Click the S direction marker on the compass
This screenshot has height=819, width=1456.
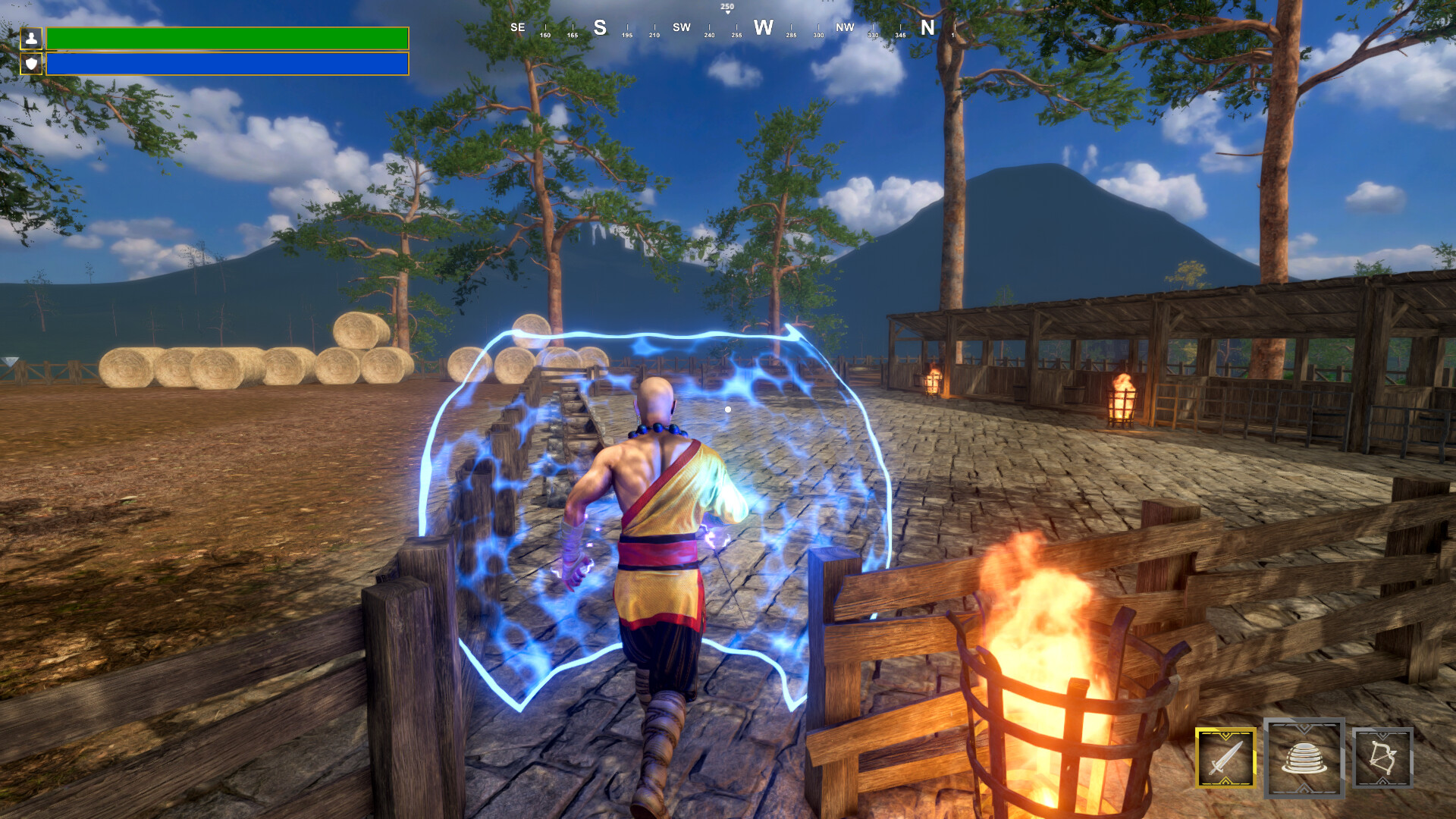[599, 27]
